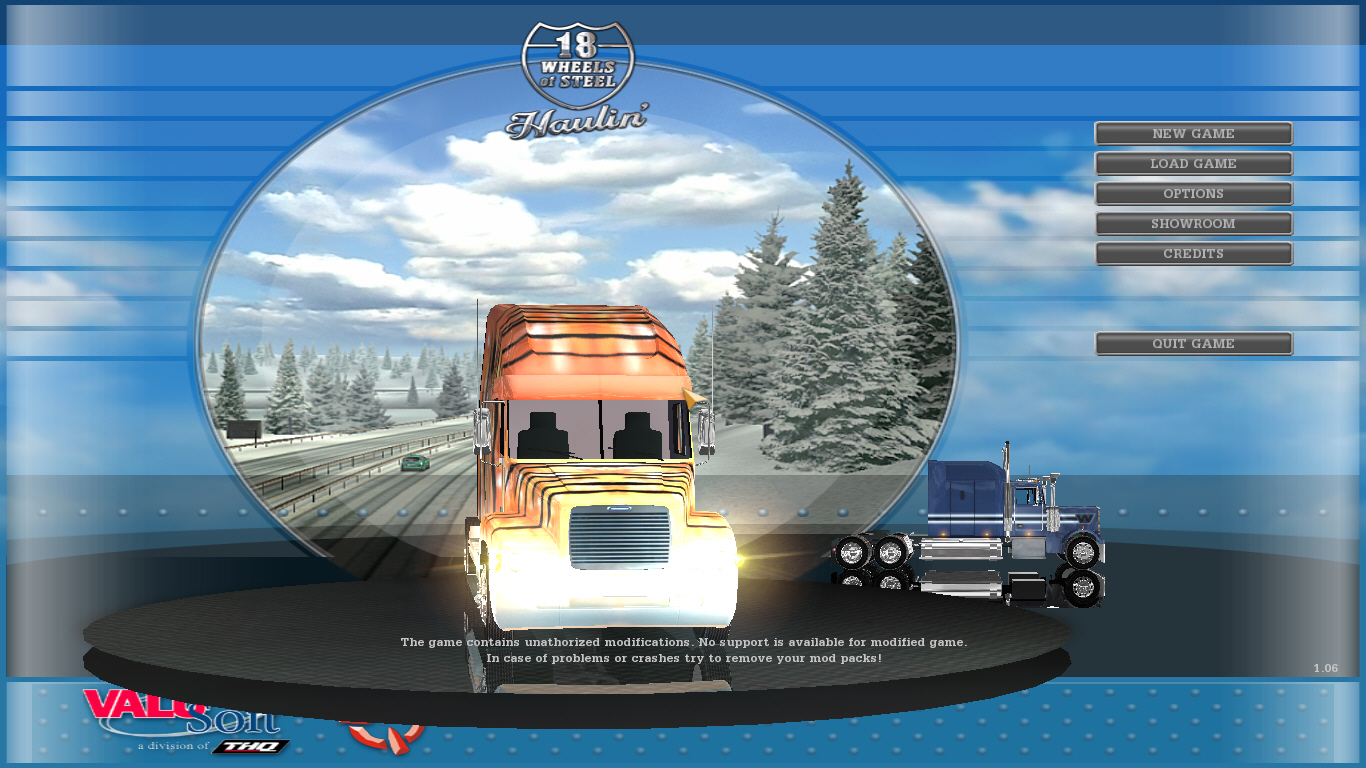The height and width of the screenshot is (768, 1366).
Task: Choose Quit Game
Action: (x=1193, y=344)
